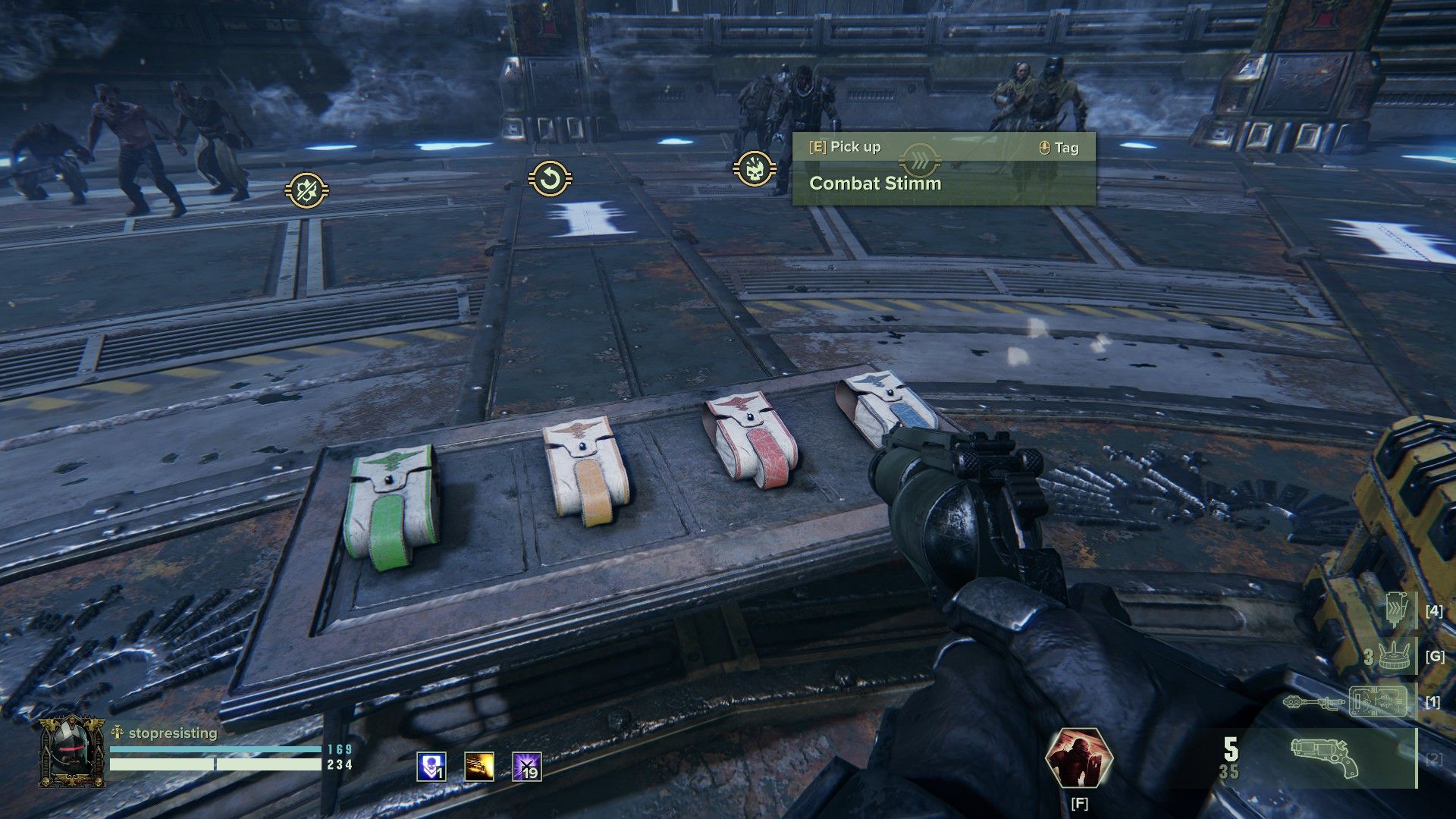Click the triple-chevron stimm marker

pyautogui.click(x=920, y=159)
